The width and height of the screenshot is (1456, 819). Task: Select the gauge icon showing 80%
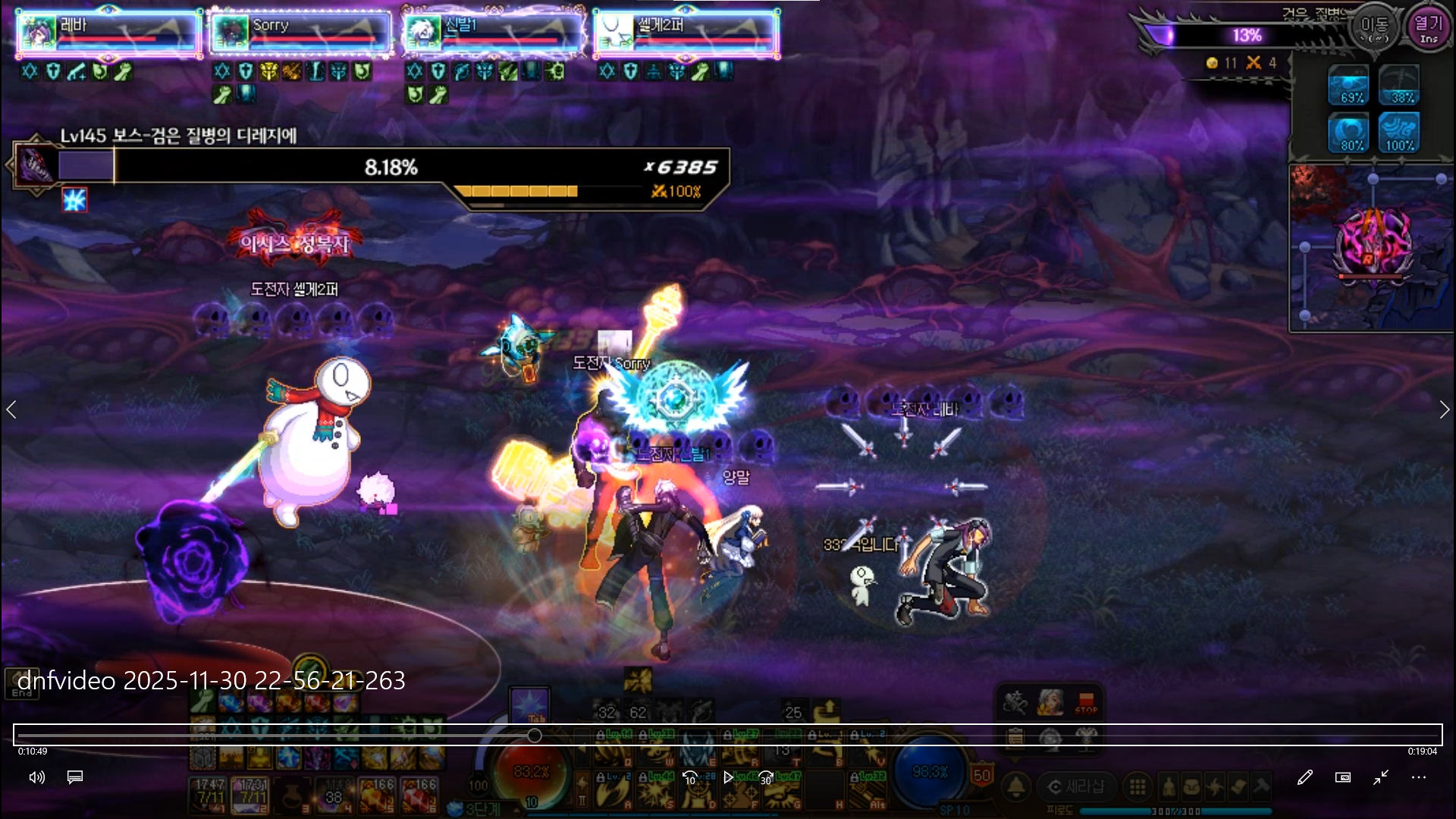point(1348,133)
